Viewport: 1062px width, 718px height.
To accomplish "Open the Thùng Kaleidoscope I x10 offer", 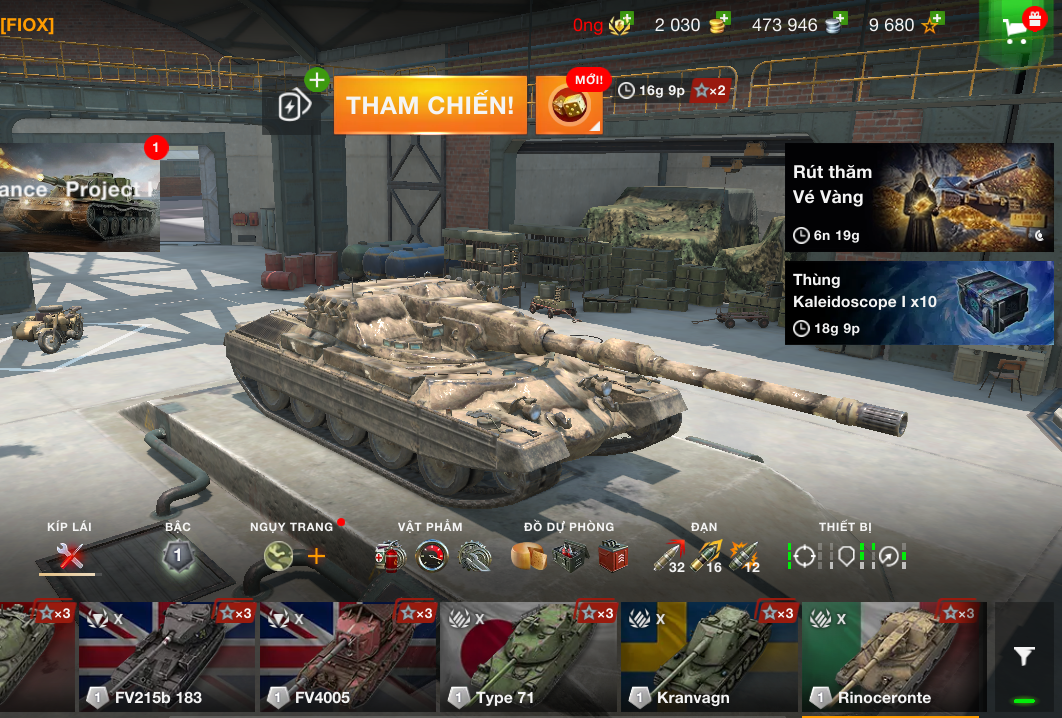I will 918,302.
